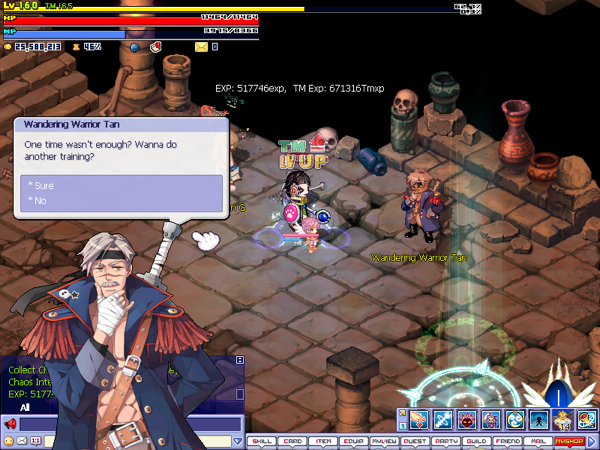The width and height of the screenshot is (600, 450).
Task: Open the CARD menu
Action: point(292,440)
